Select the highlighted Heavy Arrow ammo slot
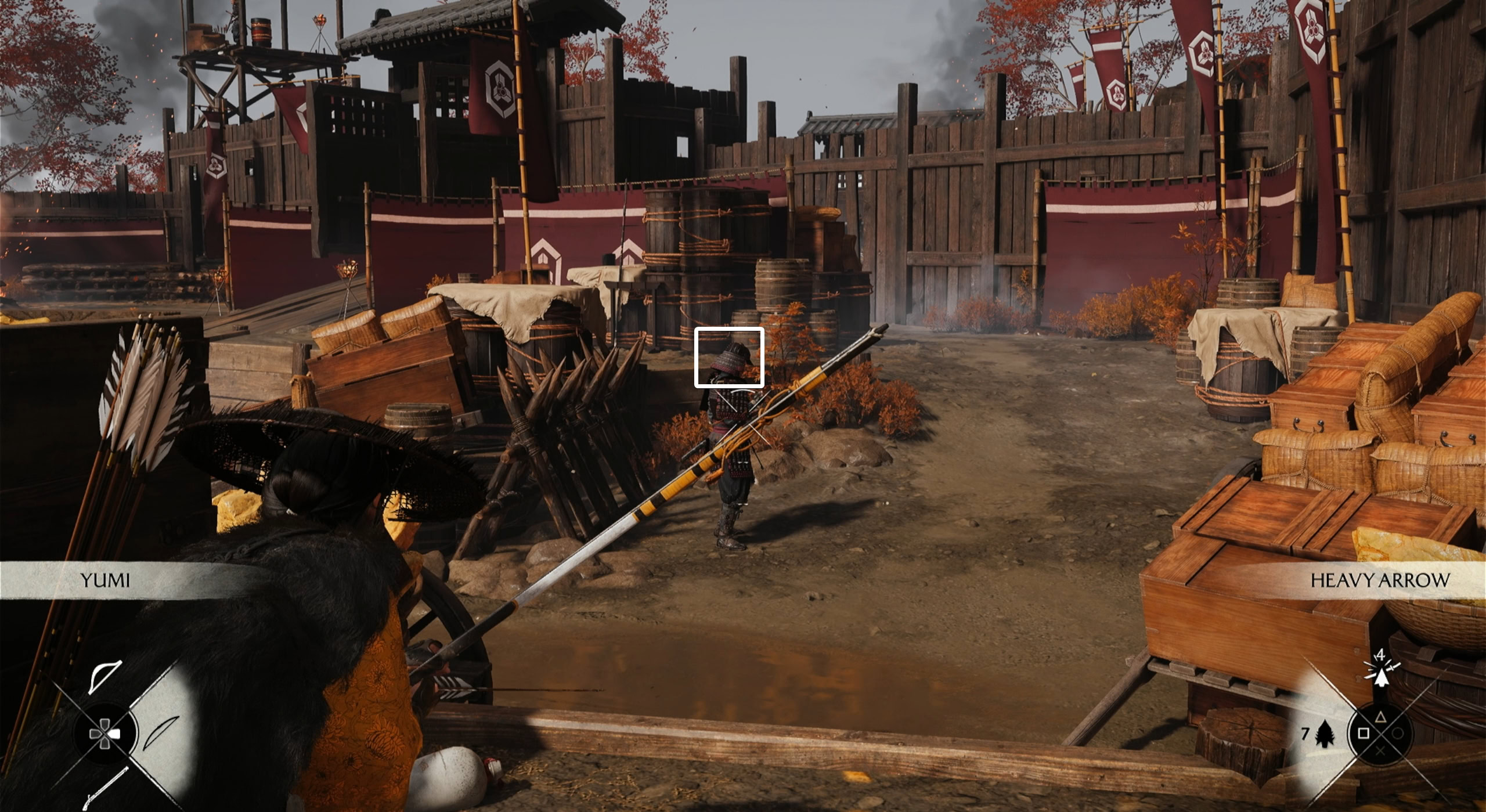Viewport: 1486px width, 812px height. click(x=1325, y=735)
